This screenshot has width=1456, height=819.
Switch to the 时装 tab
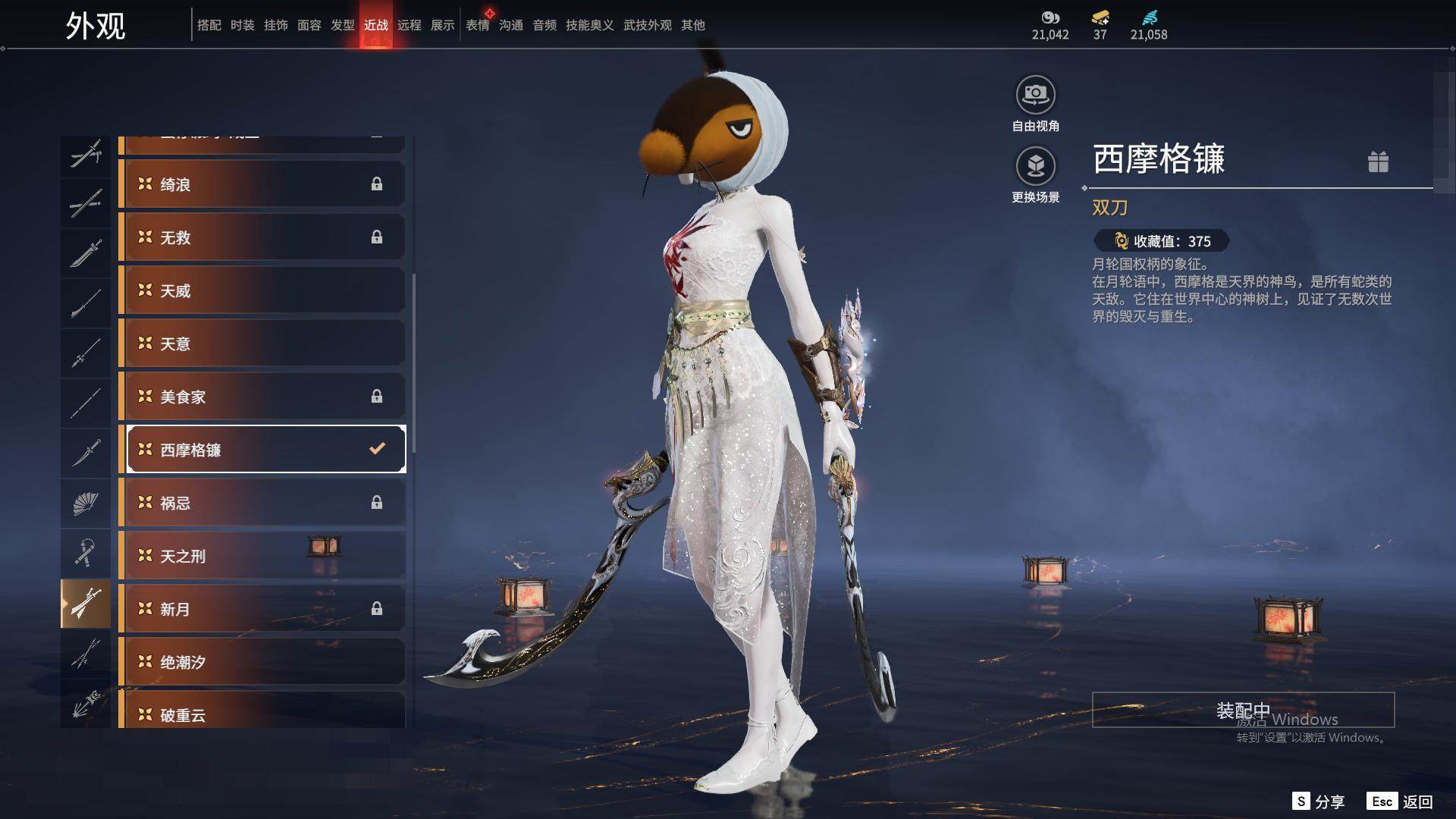(x=243, y=25)
